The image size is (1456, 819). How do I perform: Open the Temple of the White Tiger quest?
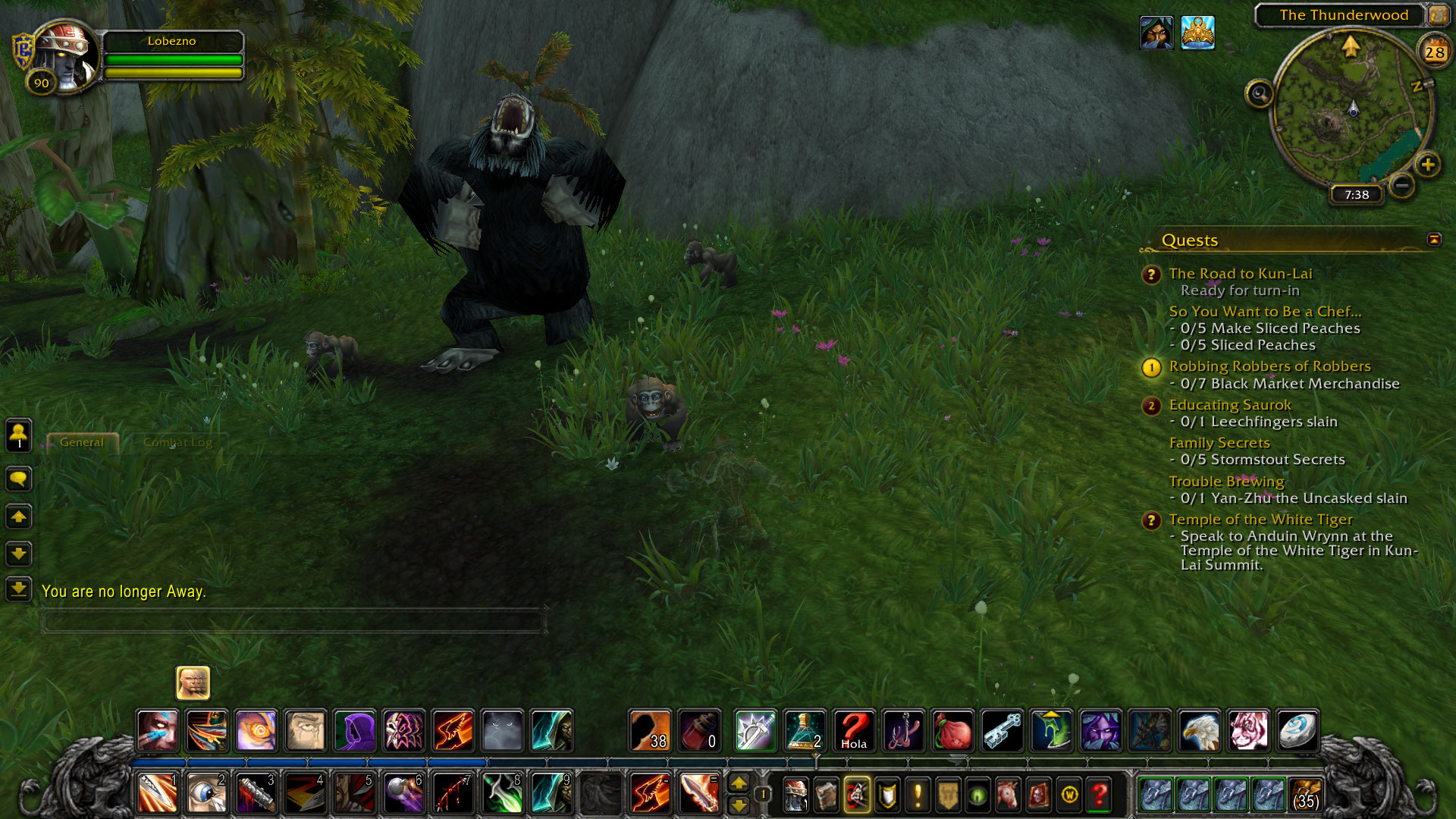[x=1260, y=519]
